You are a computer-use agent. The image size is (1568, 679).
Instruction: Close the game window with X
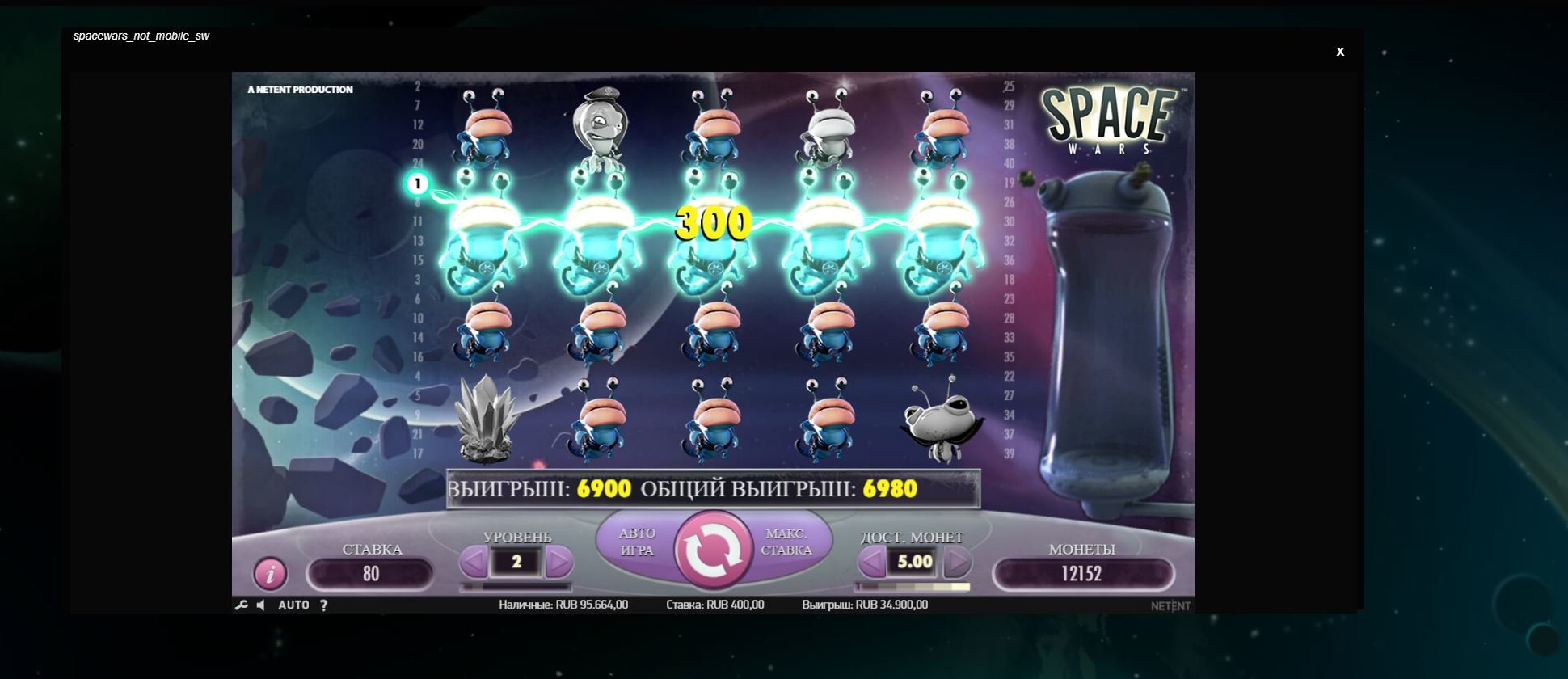[1340, 52]
